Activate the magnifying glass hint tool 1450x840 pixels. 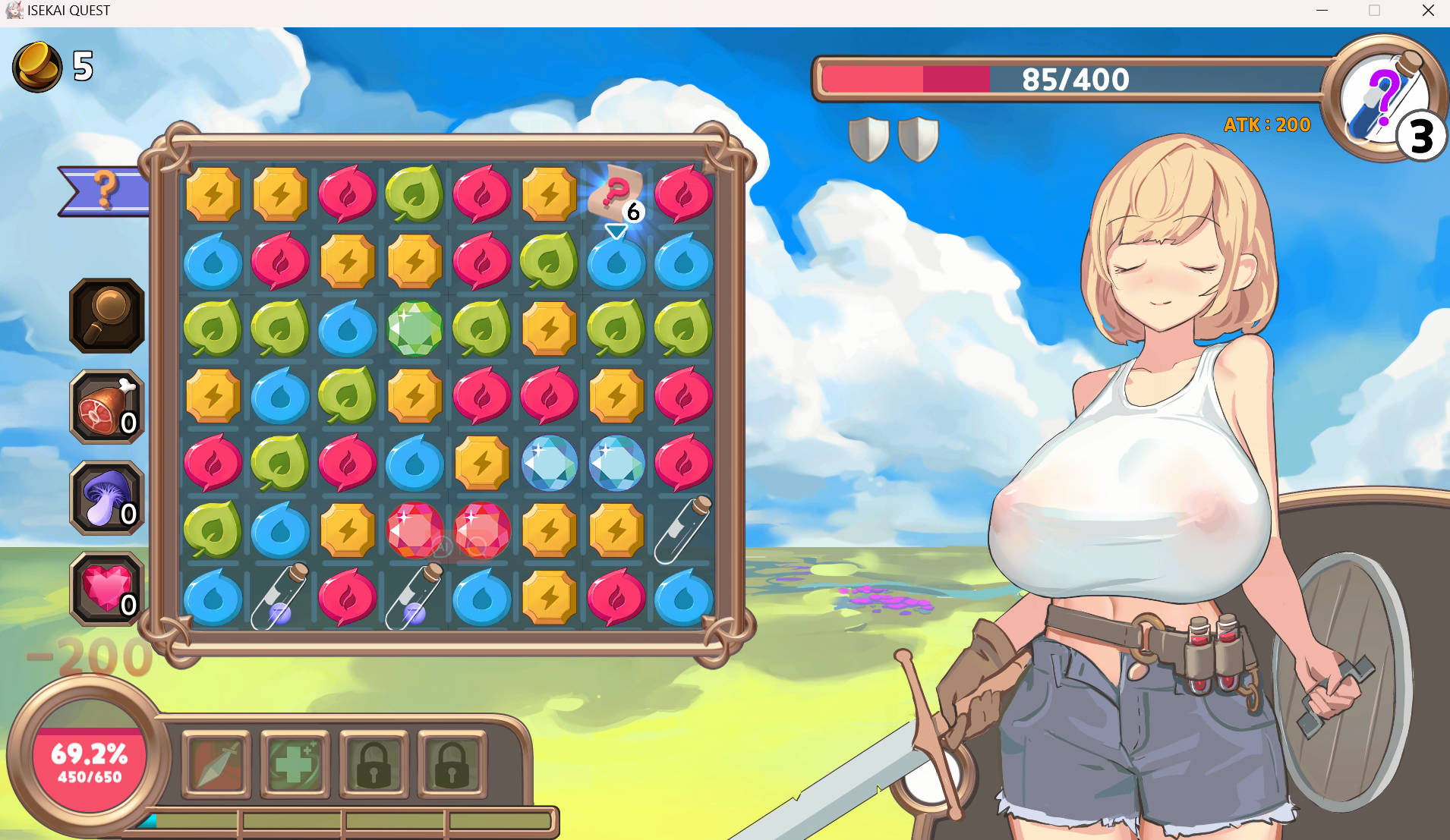[x=107, y=315]
